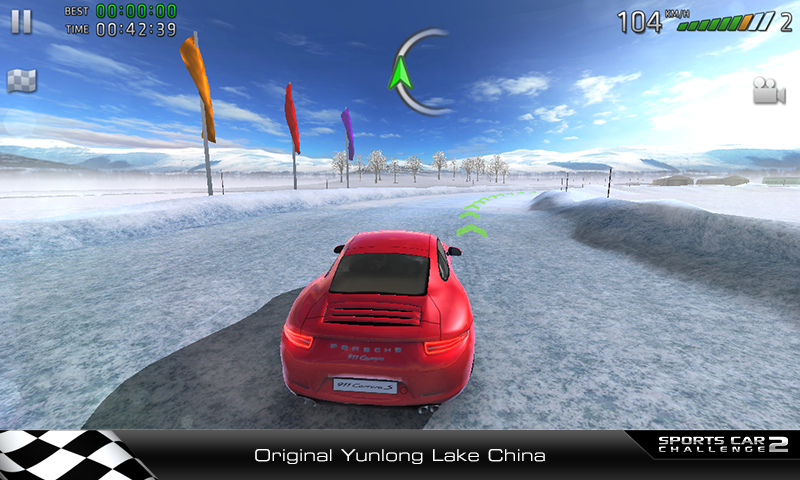This screenshot has width=800, height=480.
Task: Tap the checkered flag icon
Action: pos(22,81)
